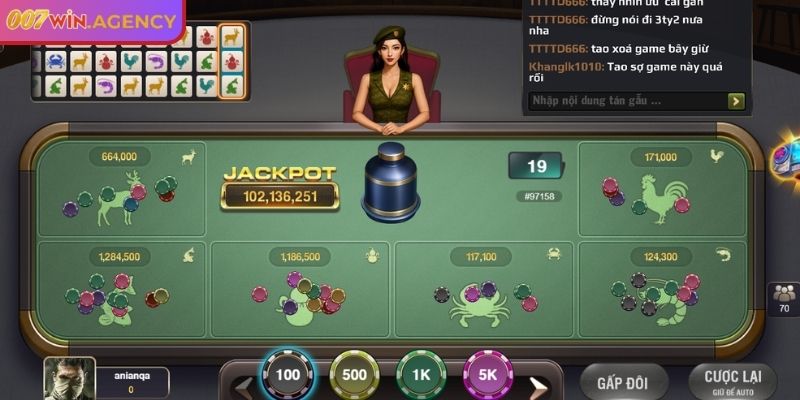The image size is (800, 400).
Task: Show more chips with the right arrow
Action: 538,384
